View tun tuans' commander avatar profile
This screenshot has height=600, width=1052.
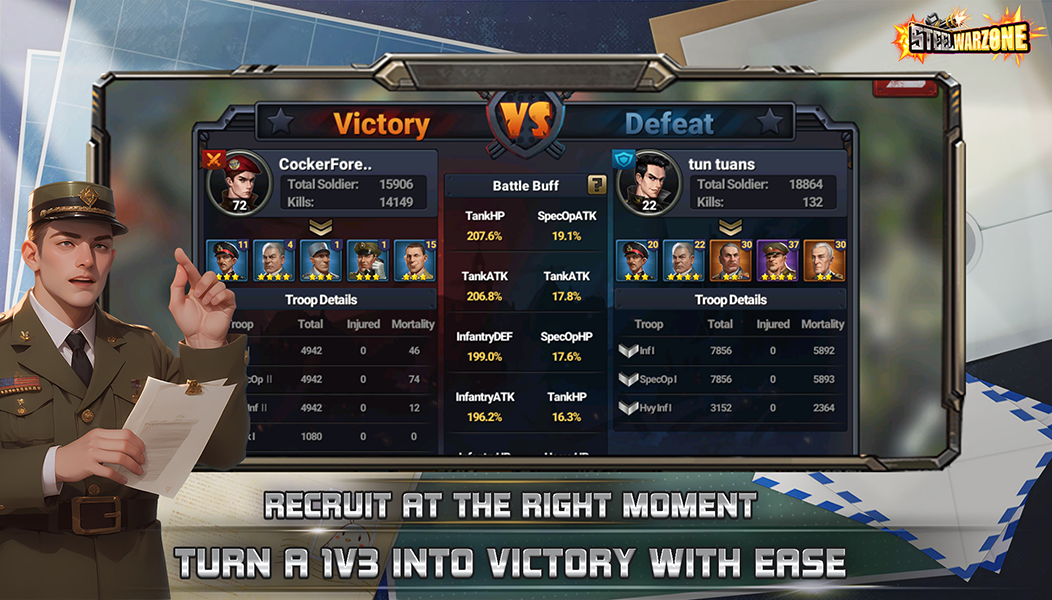point(650,182)
